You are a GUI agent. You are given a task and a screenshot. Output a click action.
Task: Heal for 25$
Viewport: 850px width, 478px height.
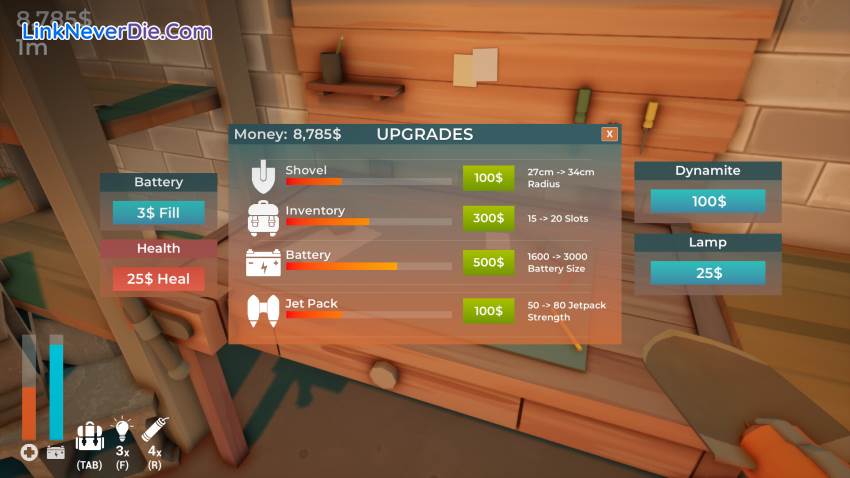[158, 279]
